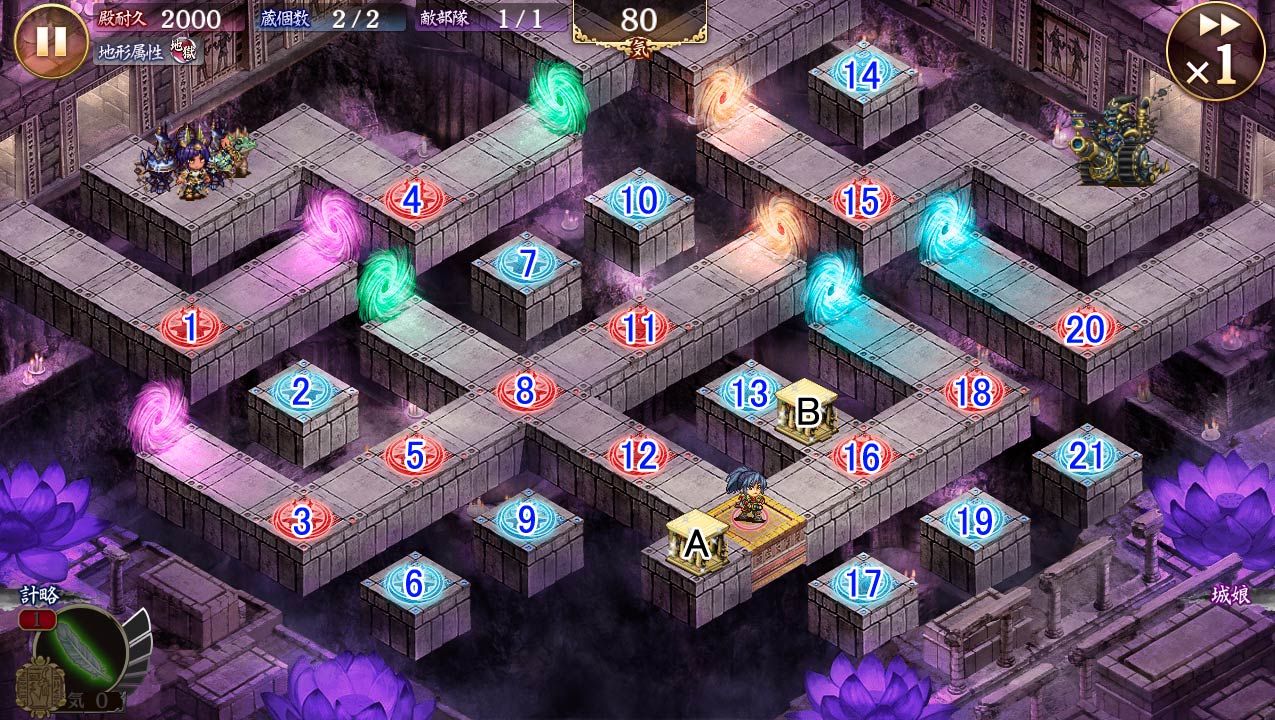Viewport: 1275px width, 720px height.
Task: Select red deployment tile 20
Action: (x=1085, y=328)
